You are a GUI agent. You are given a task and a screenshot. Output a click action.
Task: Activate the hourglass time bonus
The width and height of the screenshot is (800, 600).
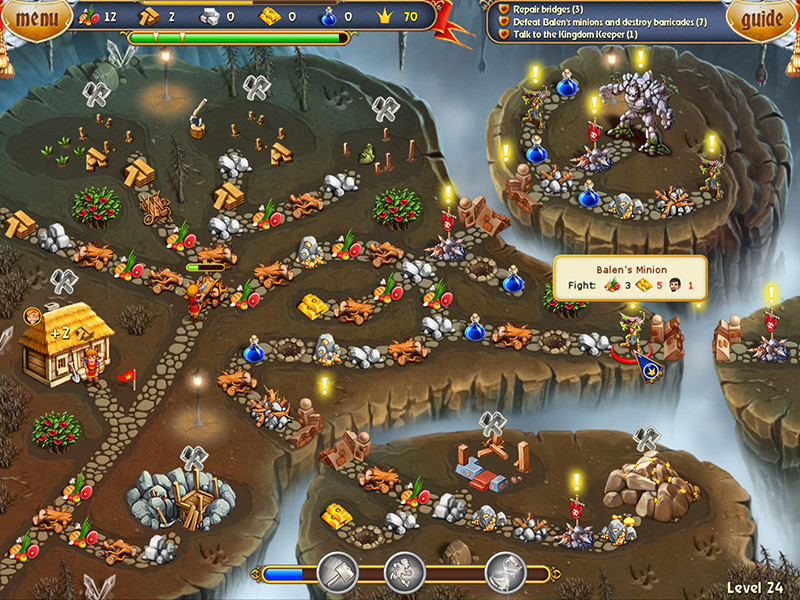pyautogui.click(x=504, y=573)
